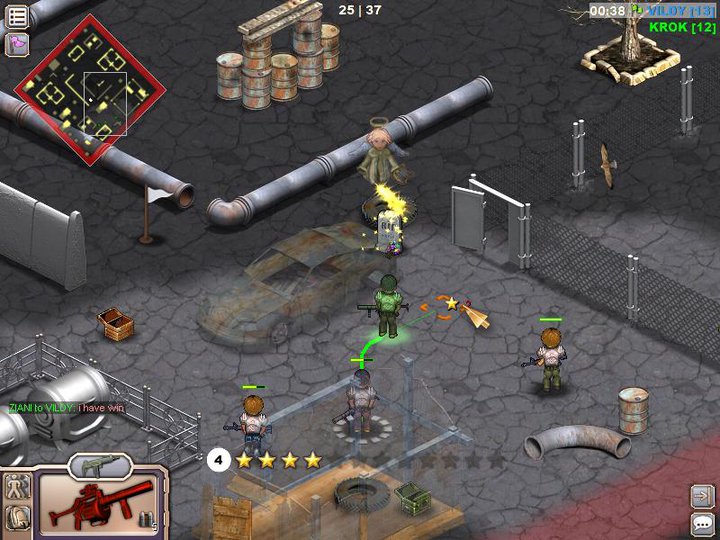Open the backpack inventory
Viewport: 720px width, 540px height.
tap(17, 517)
